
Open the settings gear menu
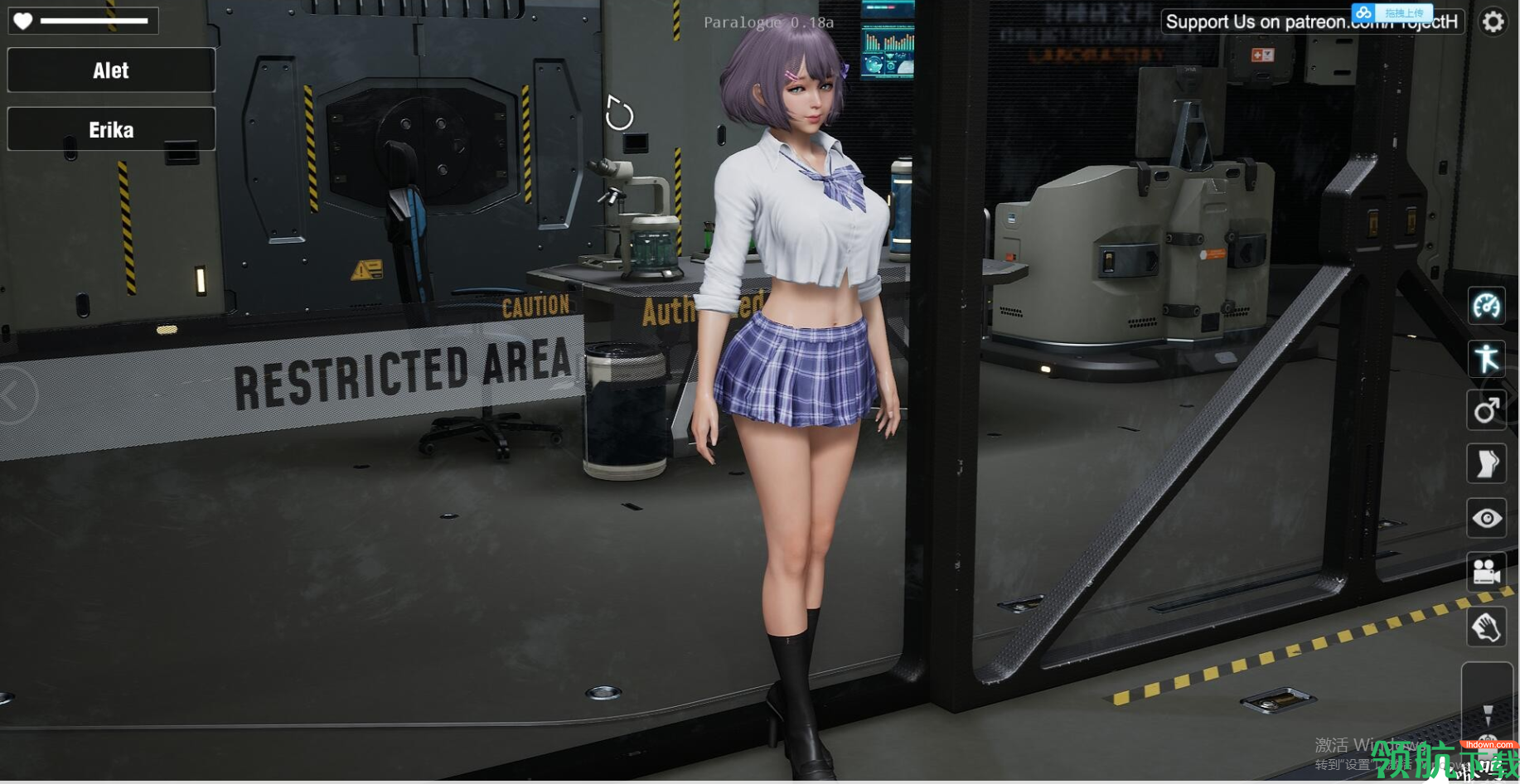[1493, 22]
